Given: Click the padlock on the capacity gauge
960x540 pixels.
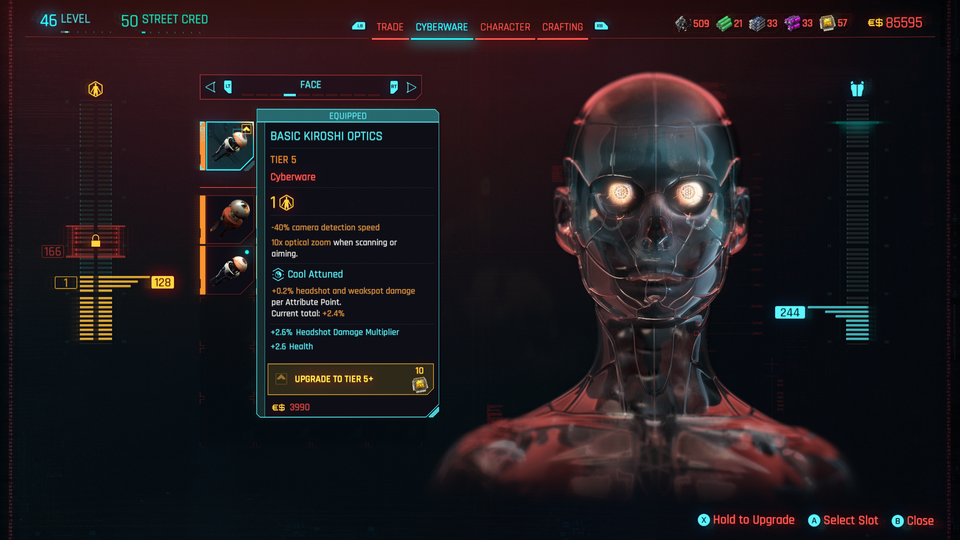Looking at the screenshot, I should point(96,241).
